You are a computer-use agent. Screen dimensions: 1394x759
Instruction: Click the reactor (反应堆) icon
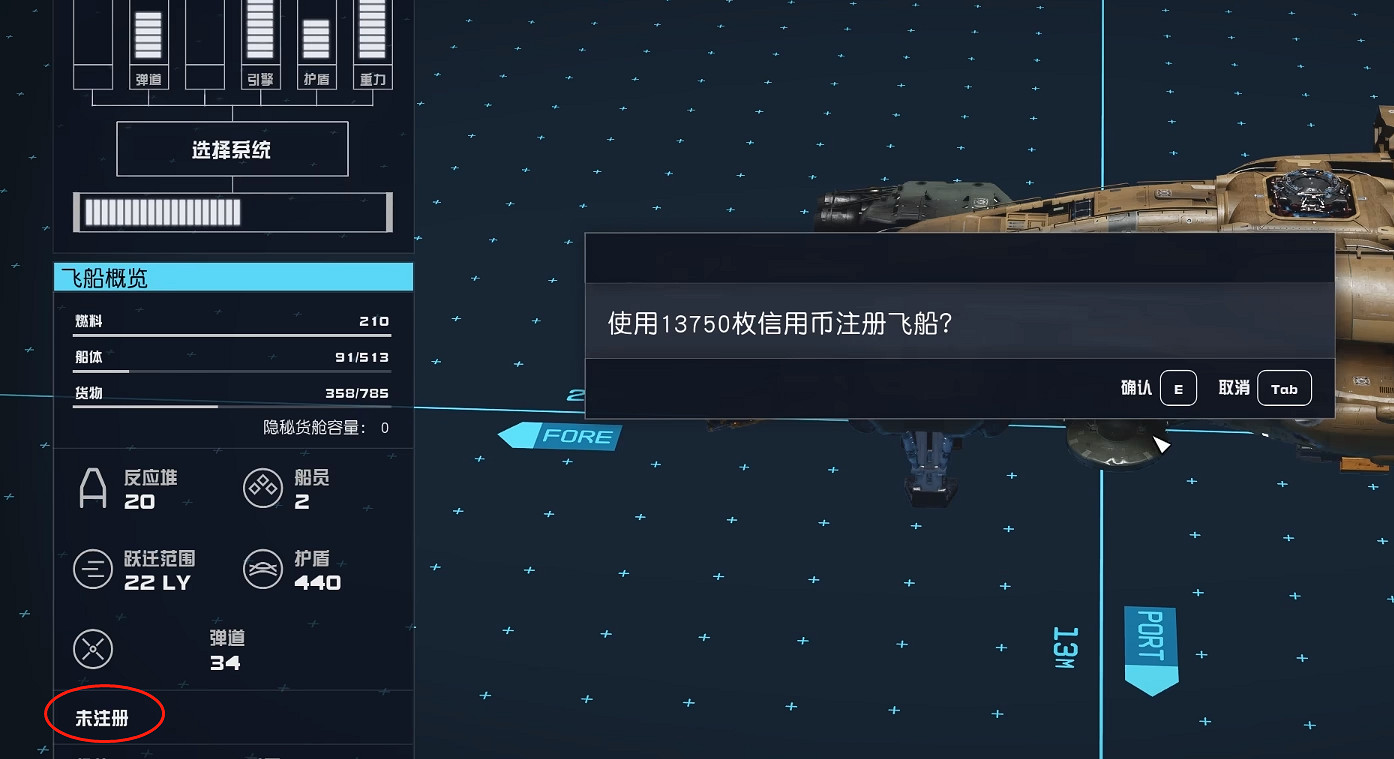[93, 488]
